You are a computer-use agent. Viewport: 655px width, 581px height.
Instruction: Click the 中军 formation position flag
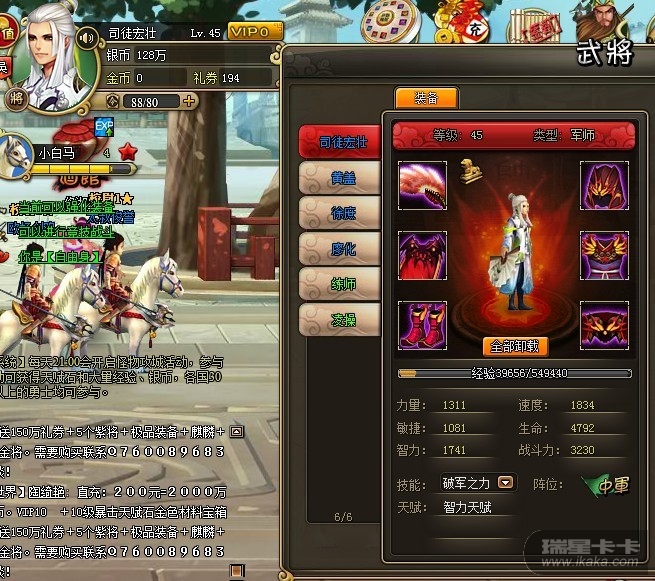[607, 485]
